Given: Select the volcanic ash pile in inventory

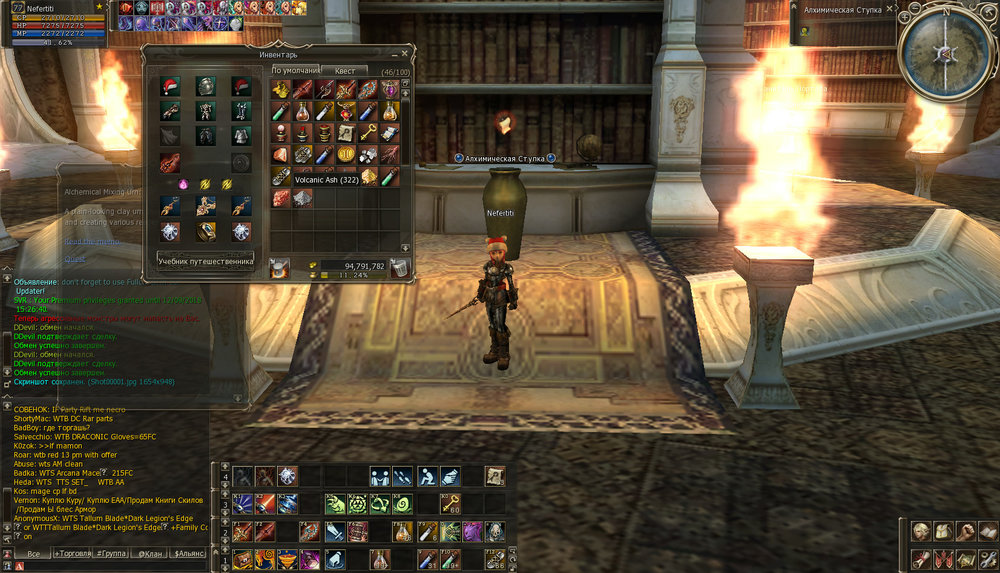Looking at the screenshot, I should coord(303,198).
